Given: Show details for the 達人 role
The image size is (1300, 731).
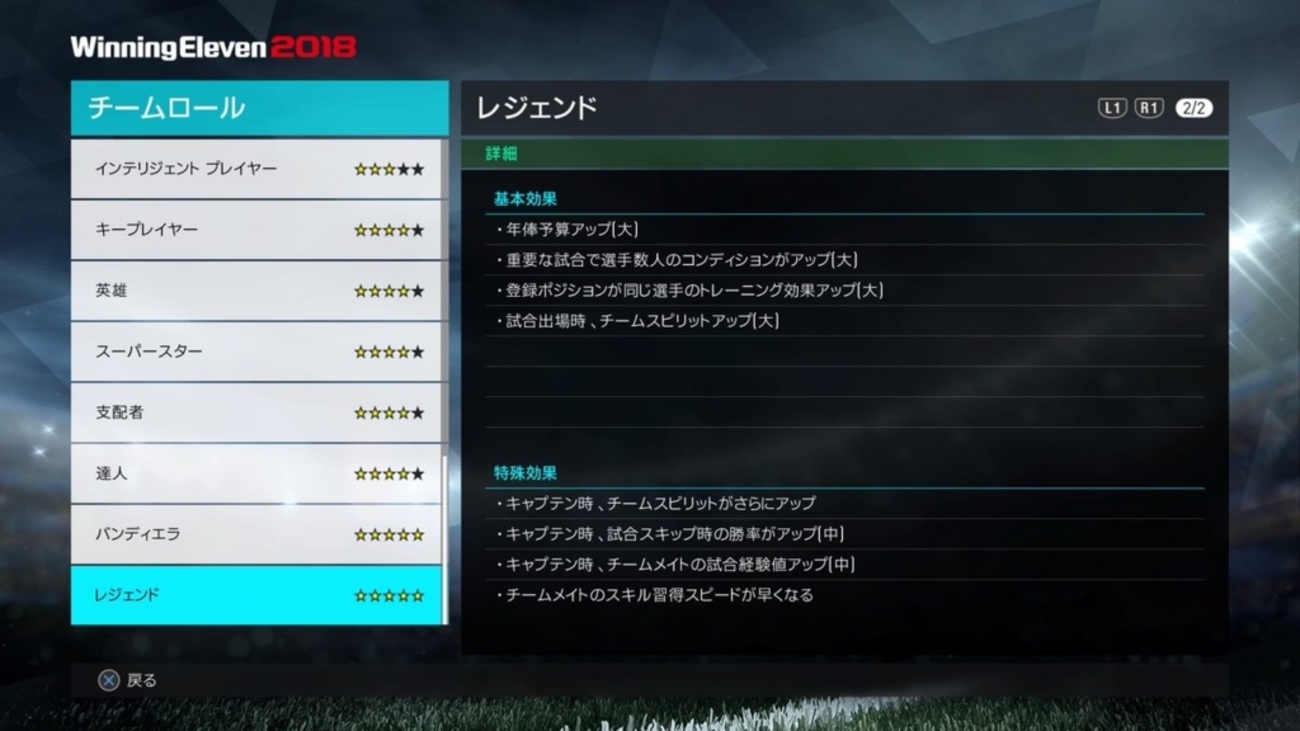Looking at the screenshot, I should [258, 474].
